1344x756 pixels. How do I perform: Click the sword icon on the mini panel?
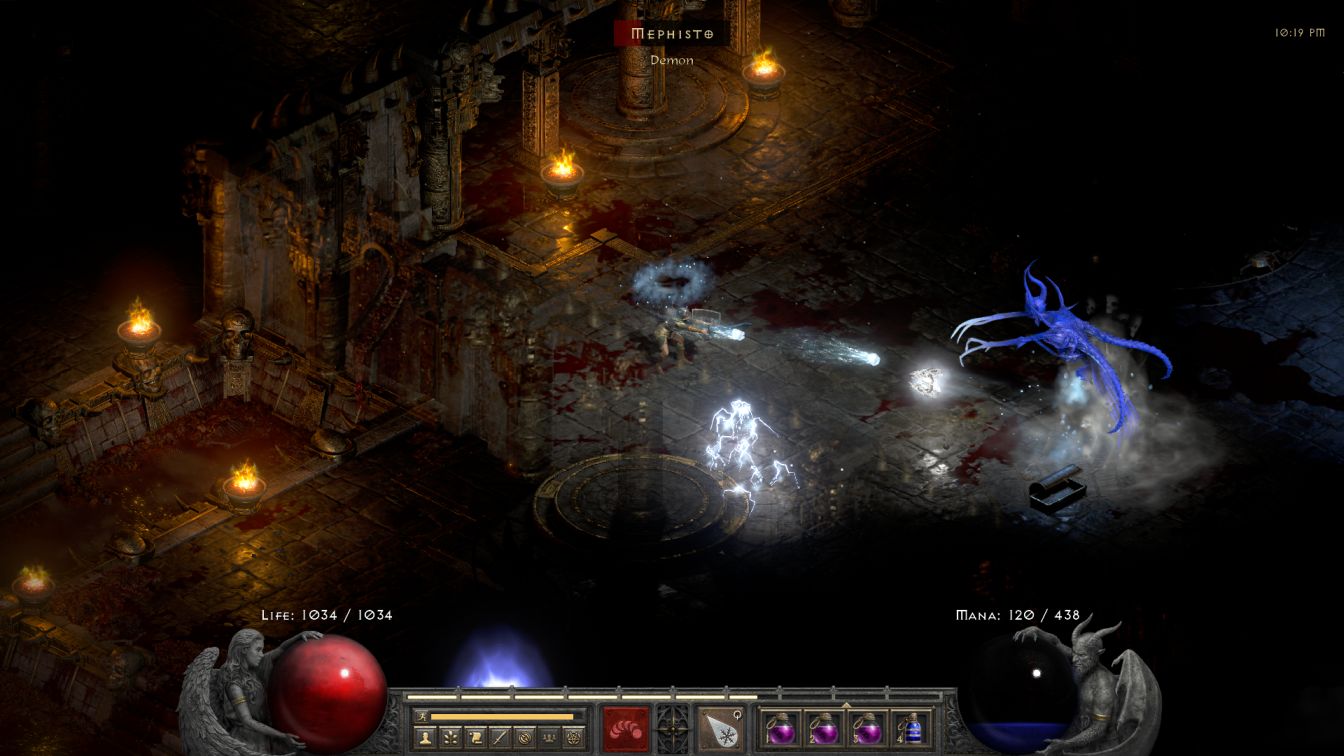pyautogui.click(x=501, y=738)
